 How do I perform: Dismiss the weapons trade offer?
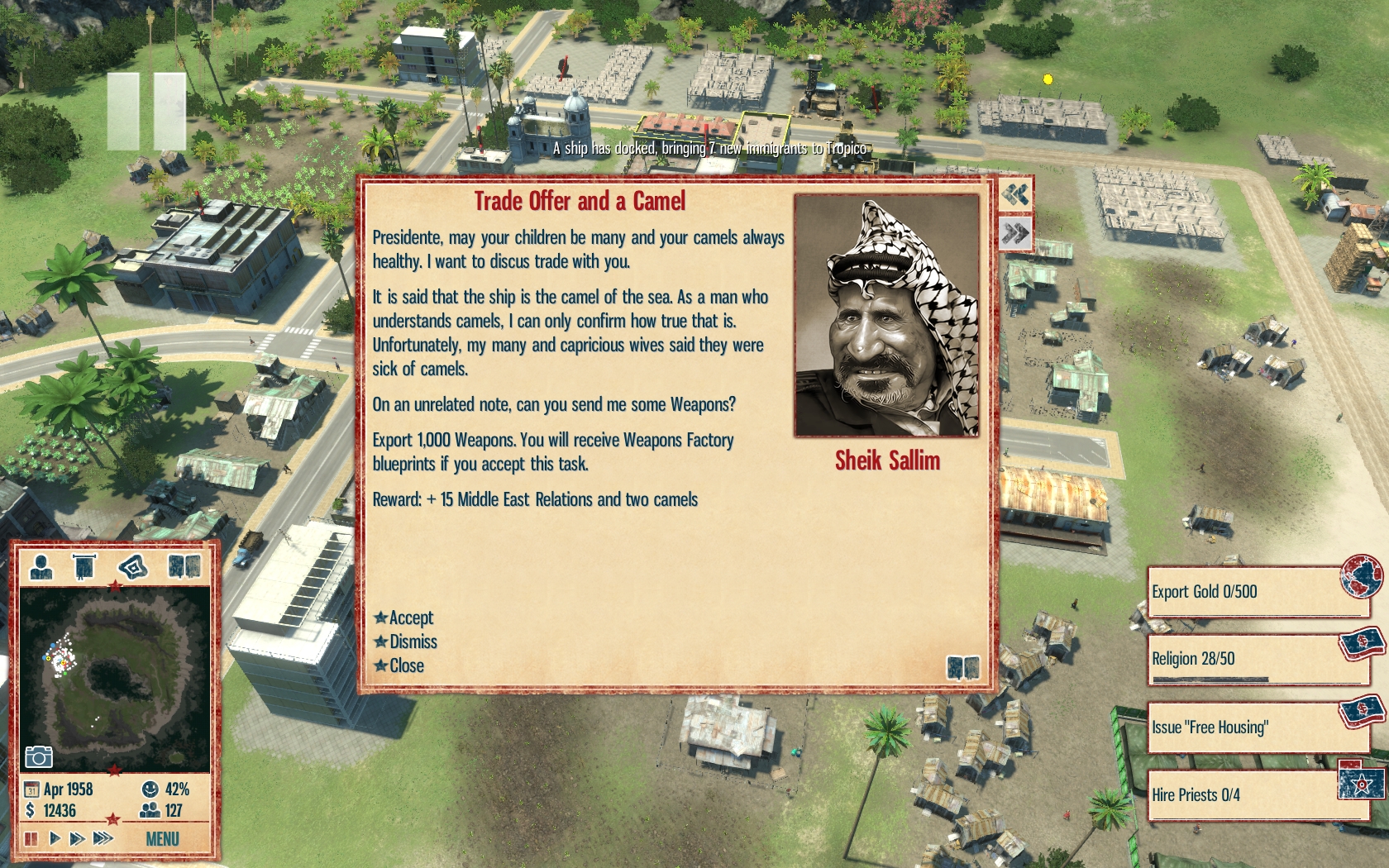(412, 641)
